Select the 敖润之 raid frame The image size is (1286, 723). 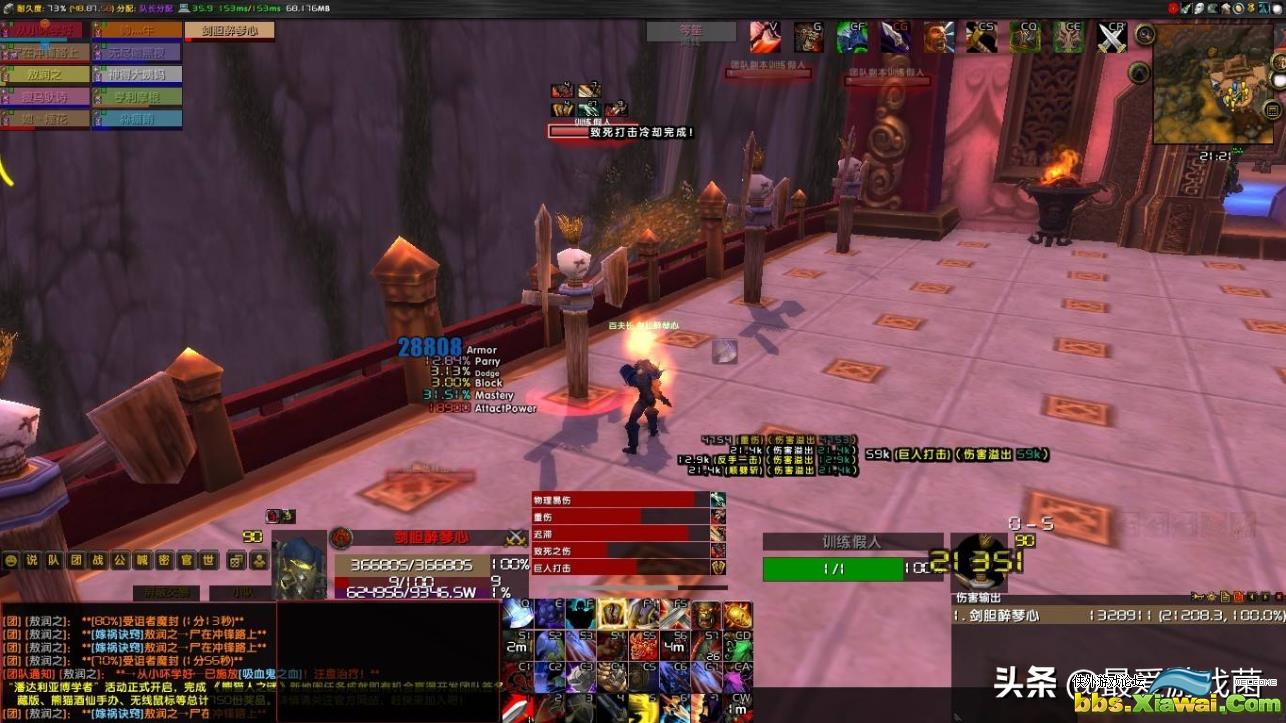tap(45, 74)
